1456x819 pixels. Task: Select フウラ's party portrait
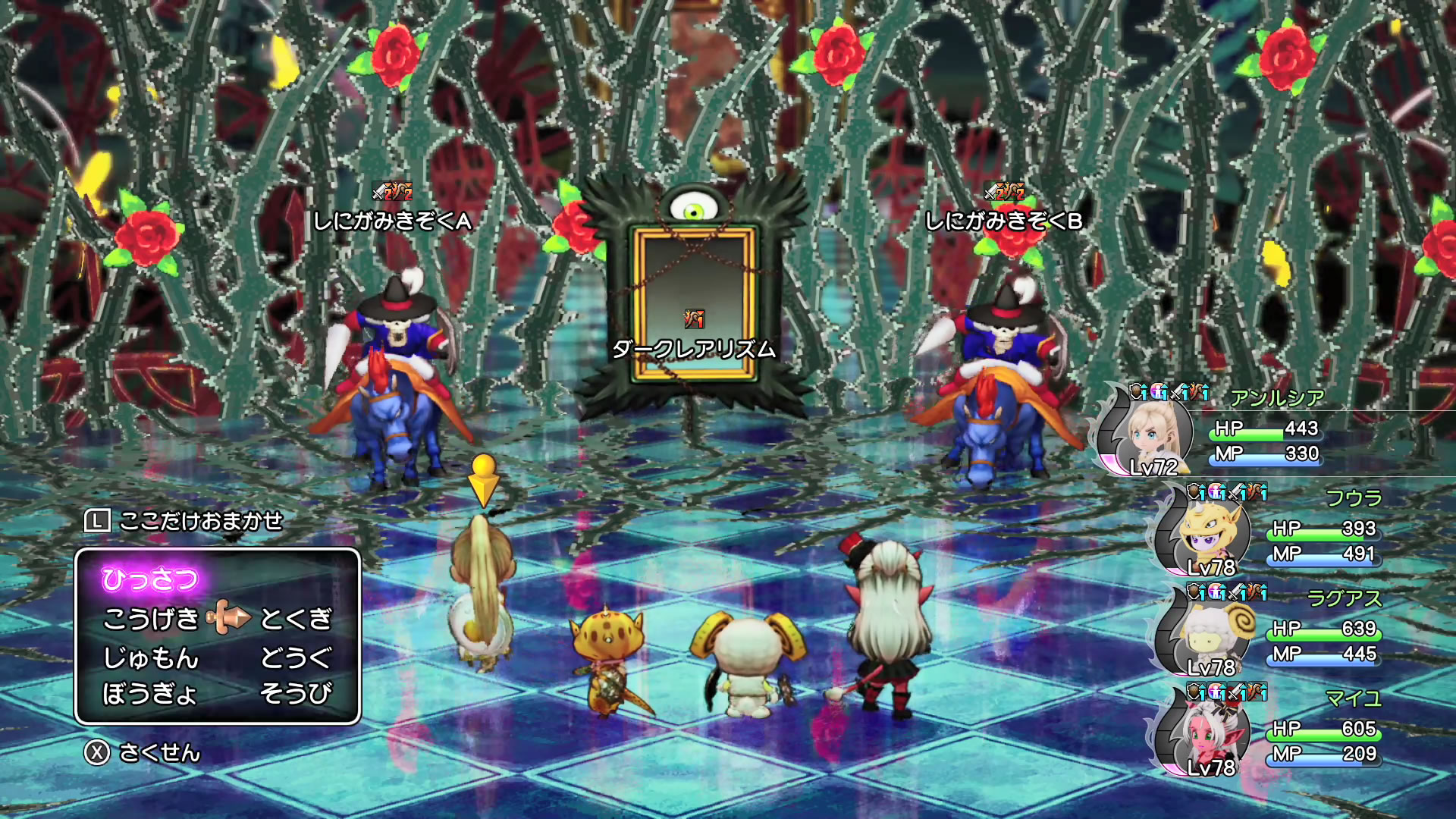[x=1206, y=532]
